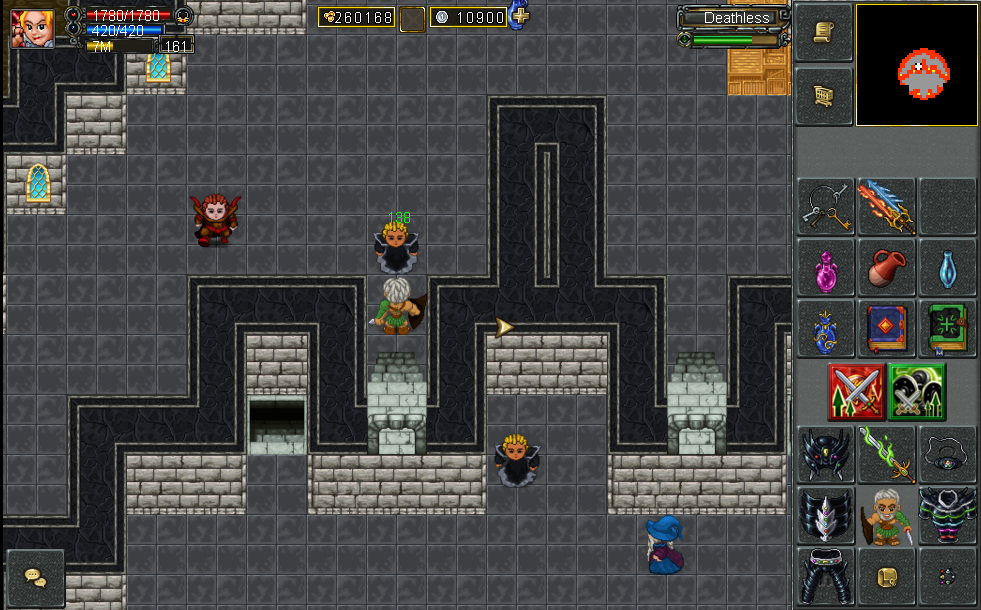Open the shop cart button
Viewport: 981px width, 610px height.
click(x=824, y=95)
